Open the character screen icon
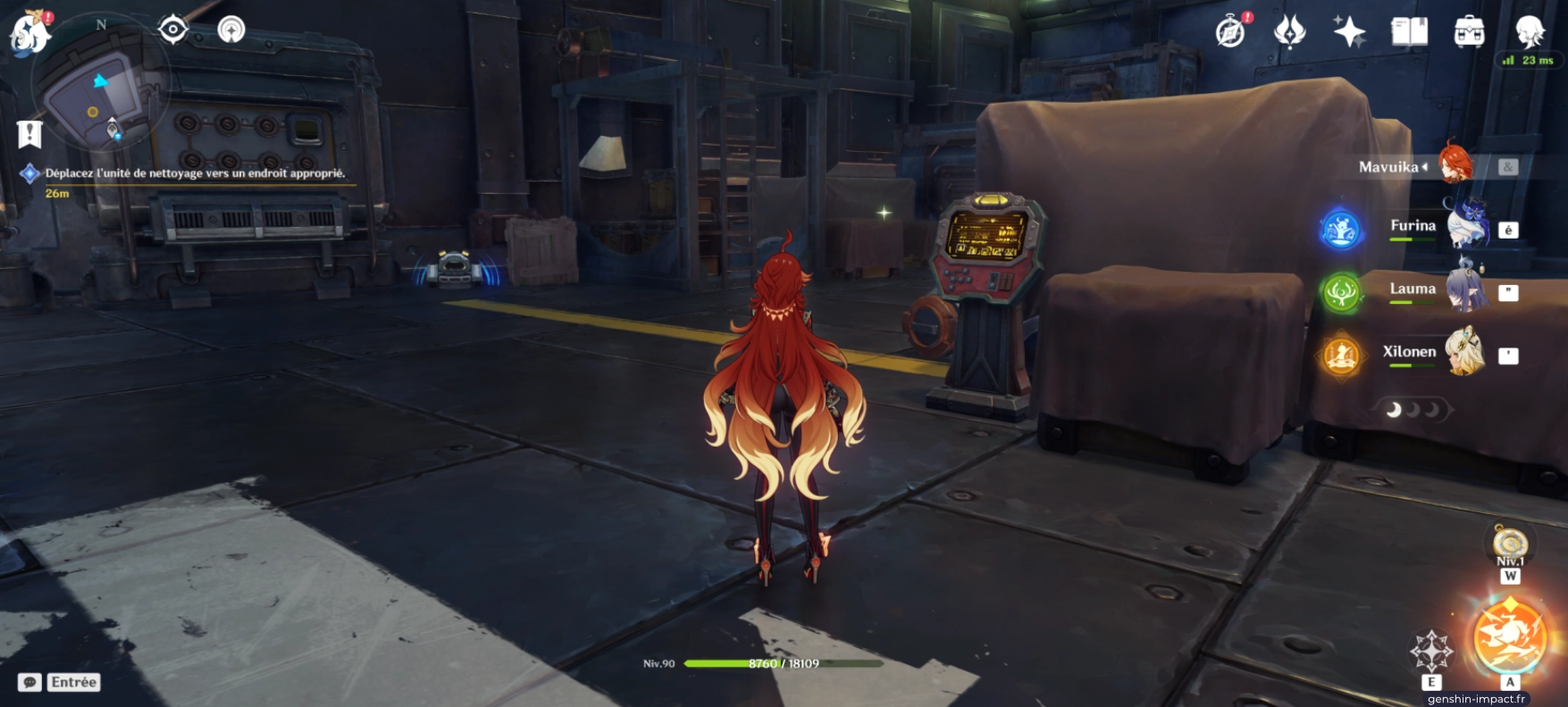1568x707 pixels. [1529, 32]
